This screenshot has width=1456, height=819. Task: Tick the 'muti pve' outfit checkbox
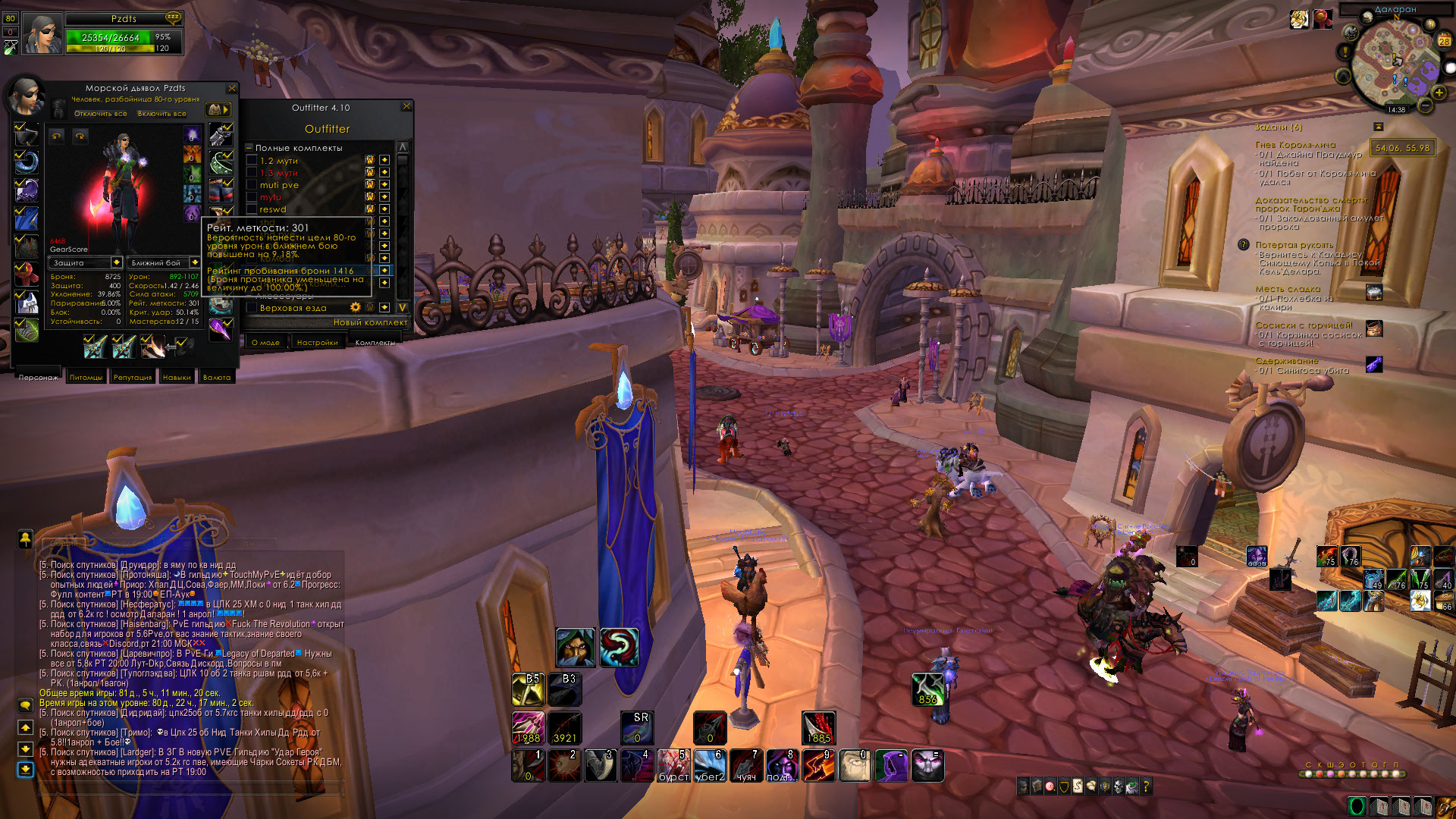pos(252,185)
